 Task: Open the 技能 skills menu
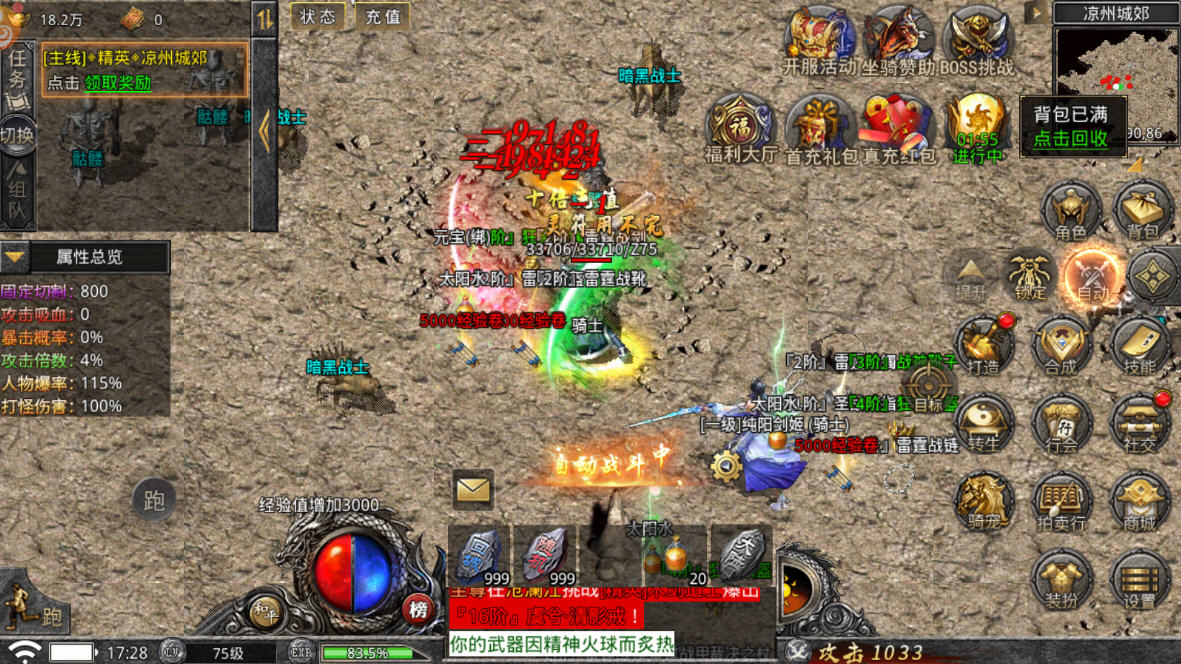[x=1139, y=346]
